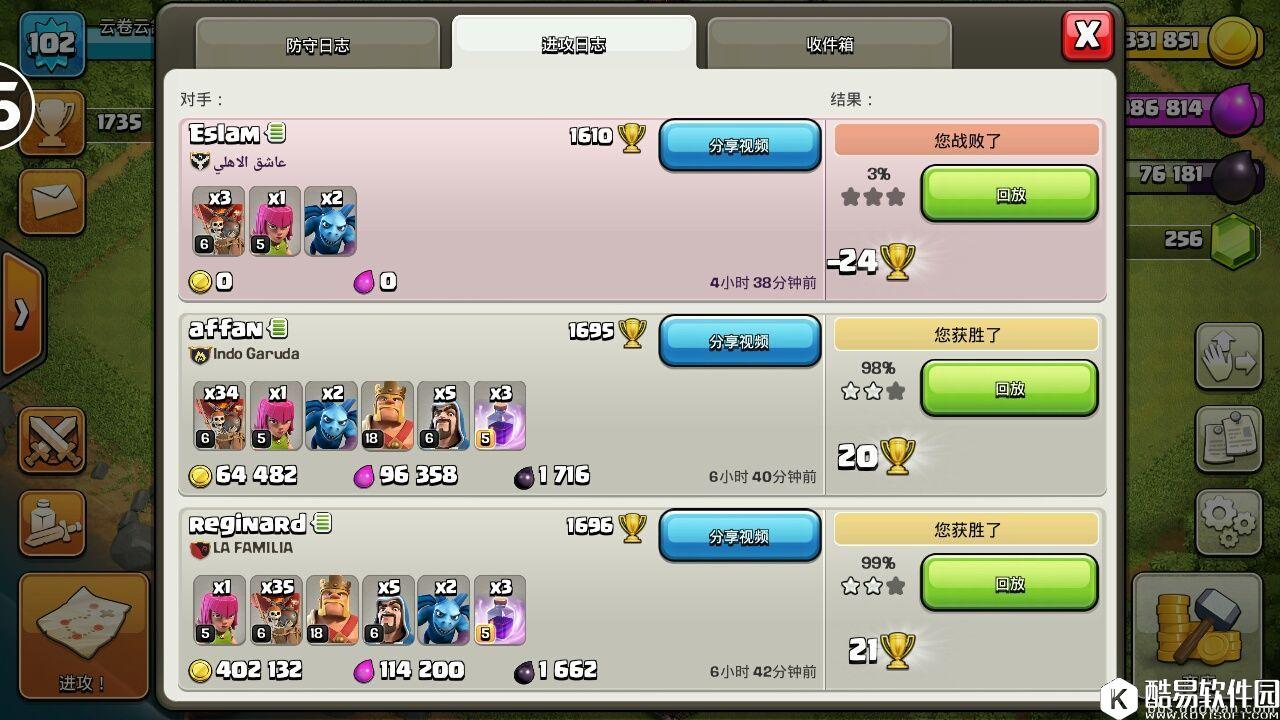Expand the left sidebar with the arrow chevron
This screenshot has height=720, width=1280.
[x=22, y=308]
